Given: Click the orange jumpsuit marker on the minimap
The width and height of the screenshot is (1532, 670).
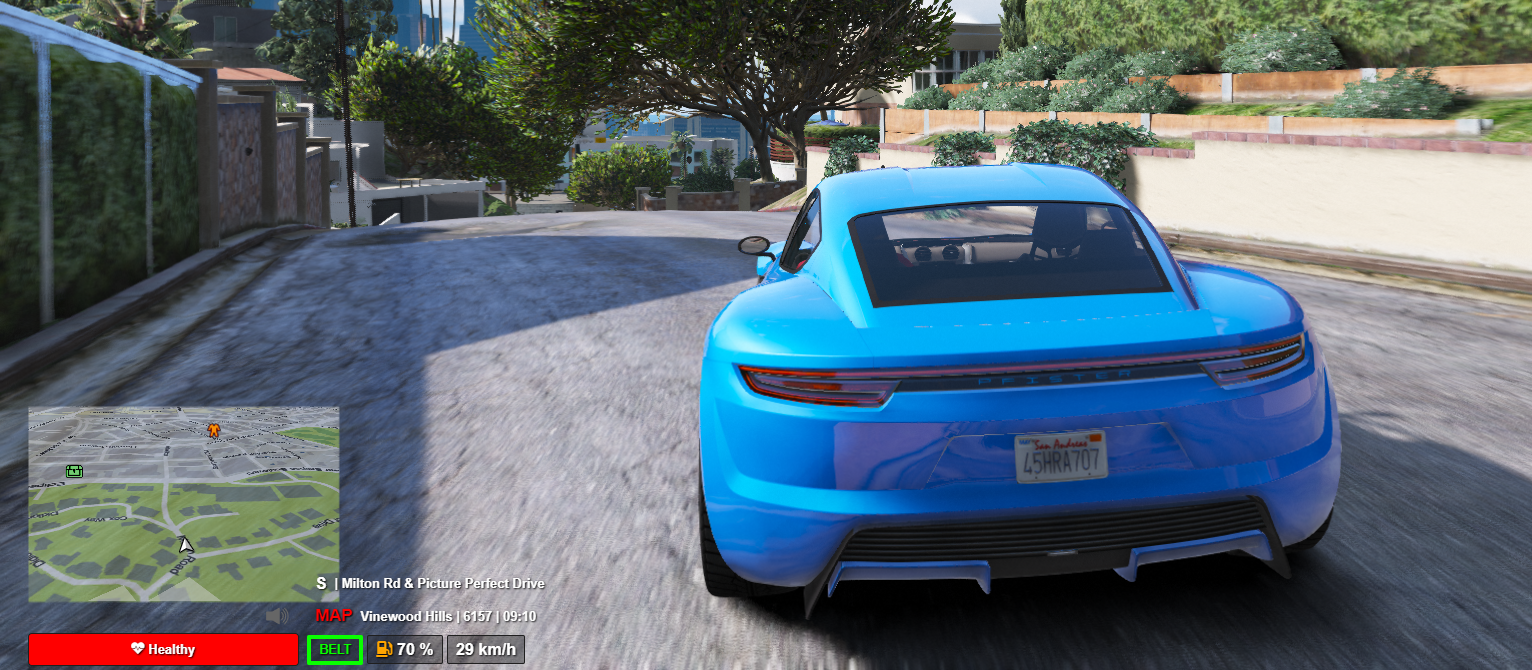Looking at the screenshot, I should pos(214,430).
